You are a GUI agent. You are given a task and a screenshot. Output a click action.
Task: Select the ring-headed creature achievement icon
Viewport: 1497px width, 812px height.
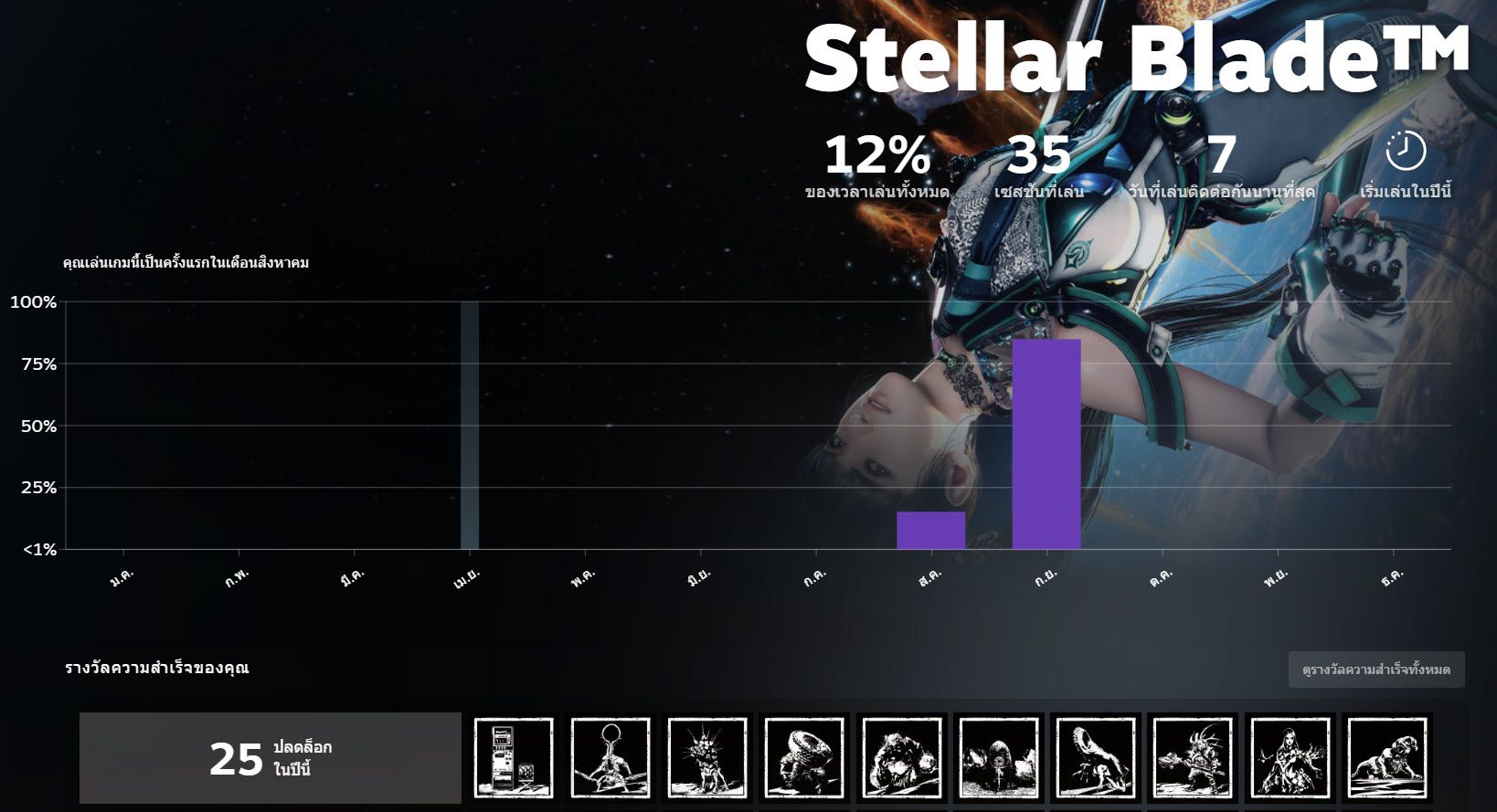(610, 758)
